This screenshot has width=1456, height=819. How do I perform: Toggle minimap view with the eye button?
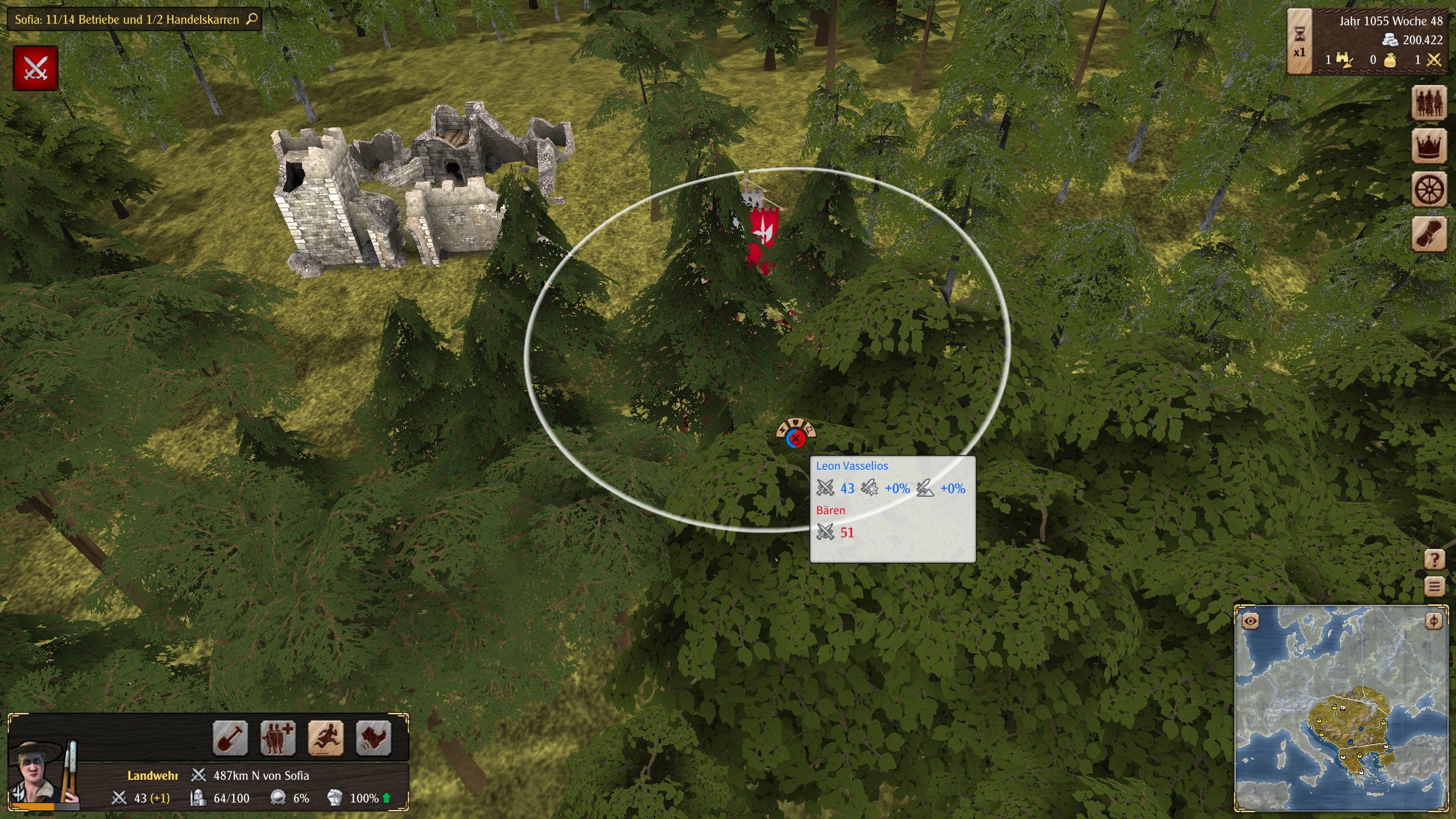[1250, 621]
